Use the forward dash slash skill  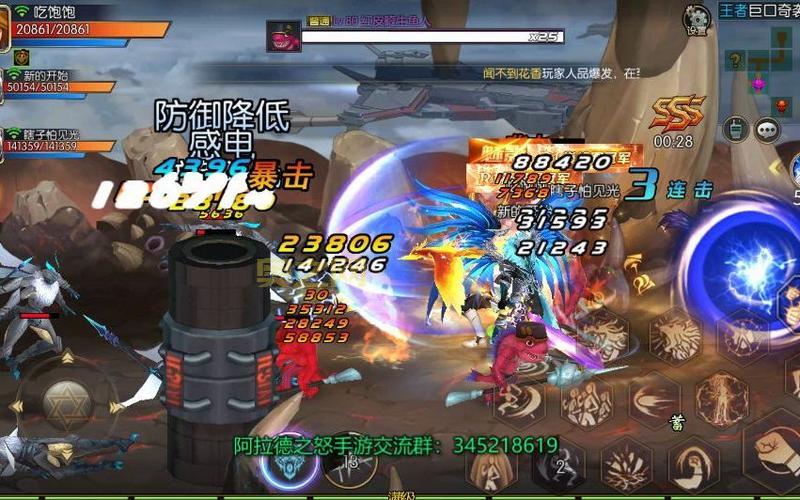[655, 400]
